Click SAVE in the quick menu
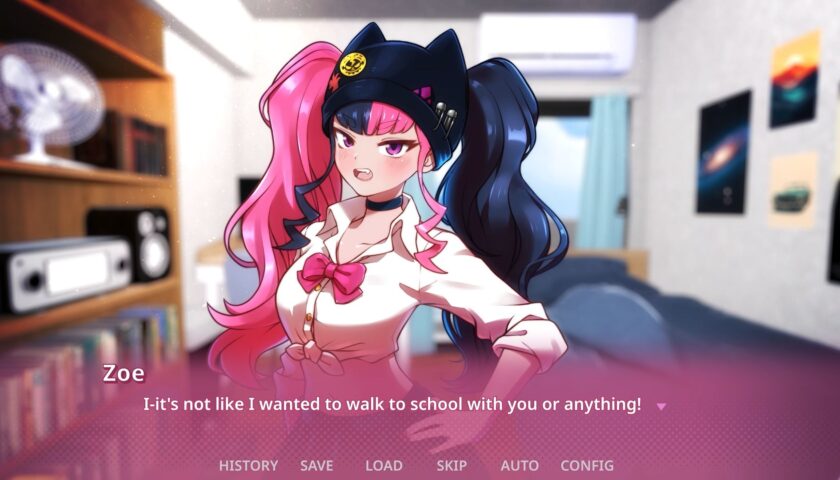This screenshot has height=480, width=840. (316, 465)
